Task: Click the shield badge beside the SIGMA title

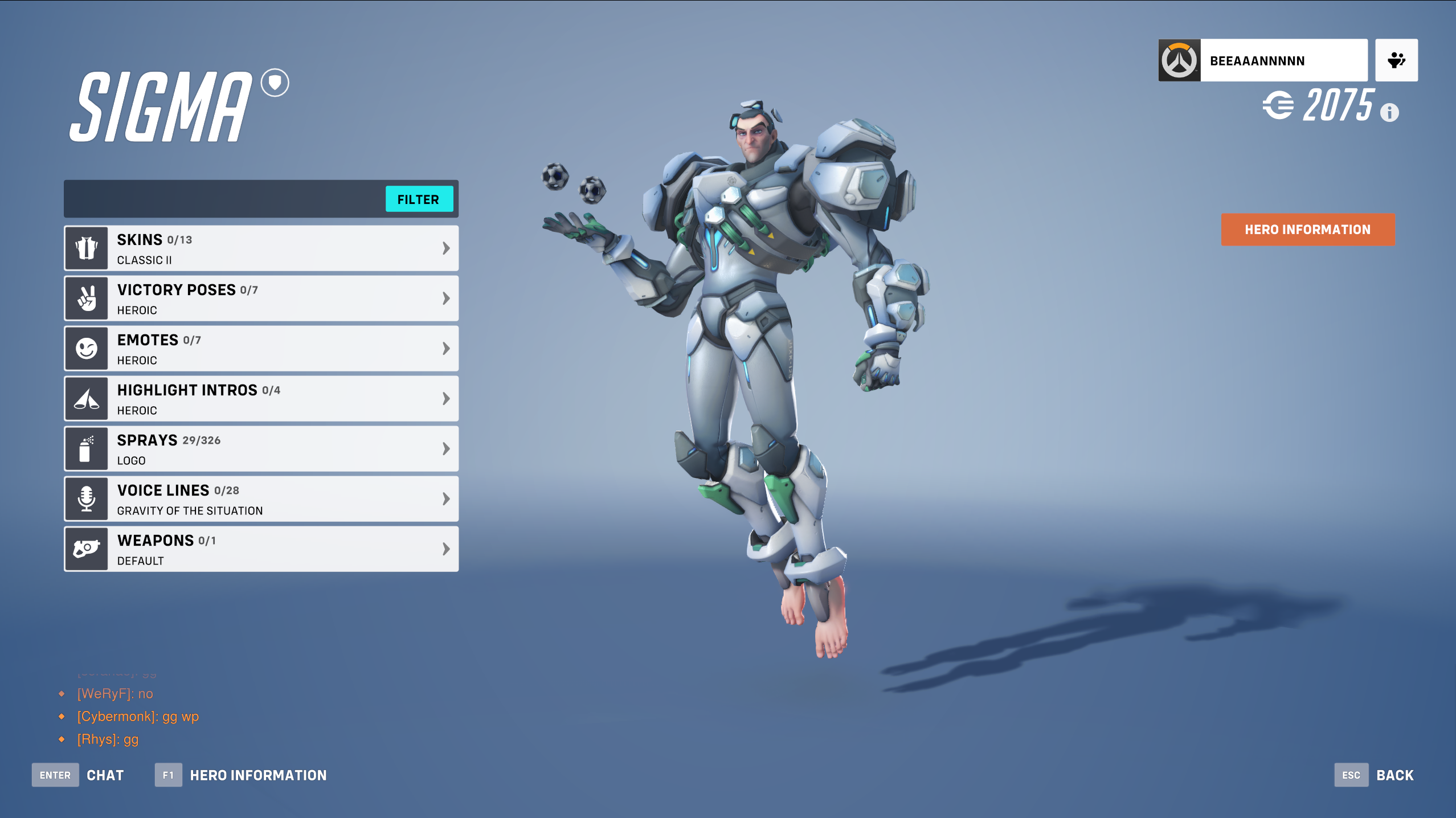Action: click(274, 83)
